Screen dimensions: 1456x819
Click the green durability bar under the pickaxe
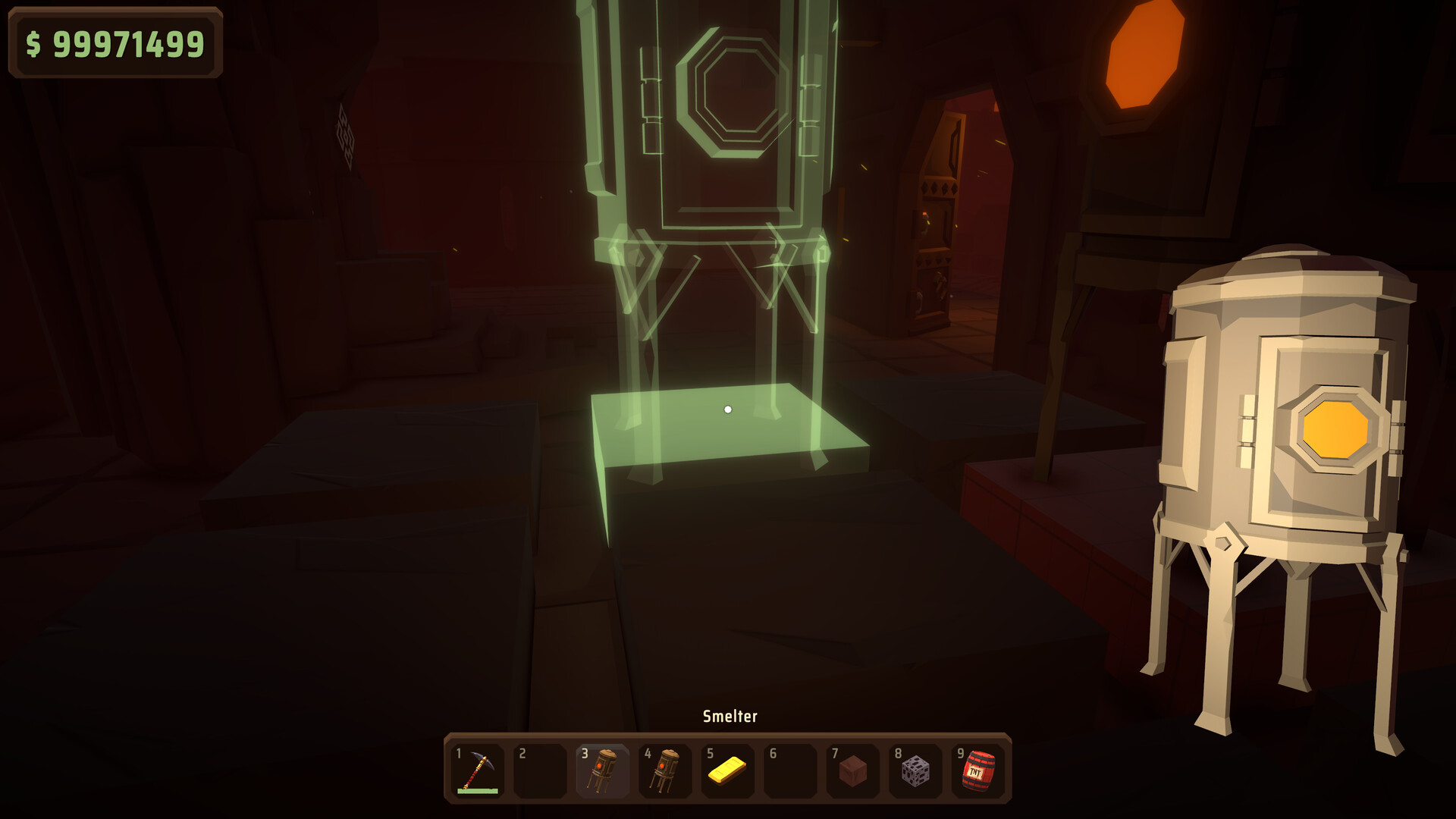pos(476,792)
